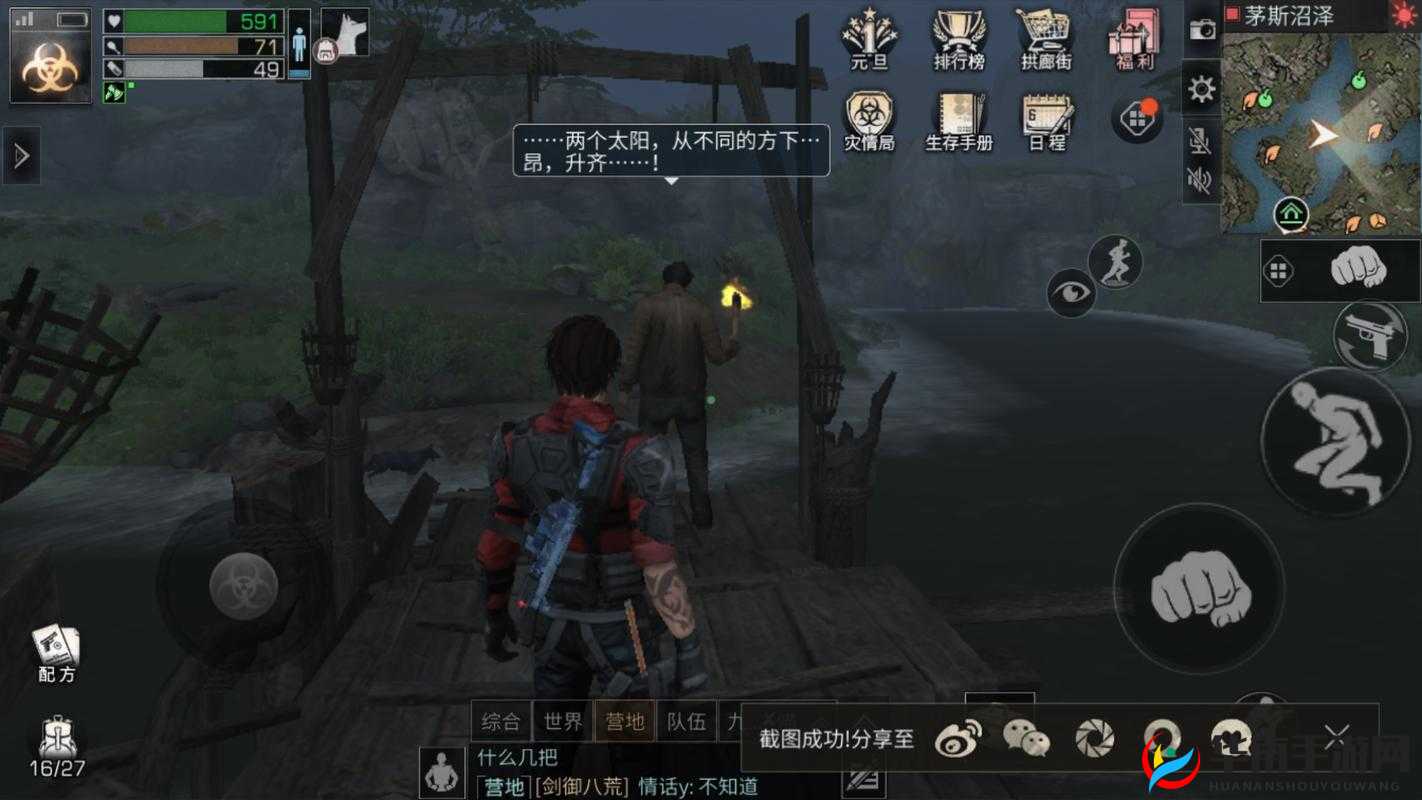Switch to the 队伍 chat tab
The image size is (1422, 800).
coord(686,719)
